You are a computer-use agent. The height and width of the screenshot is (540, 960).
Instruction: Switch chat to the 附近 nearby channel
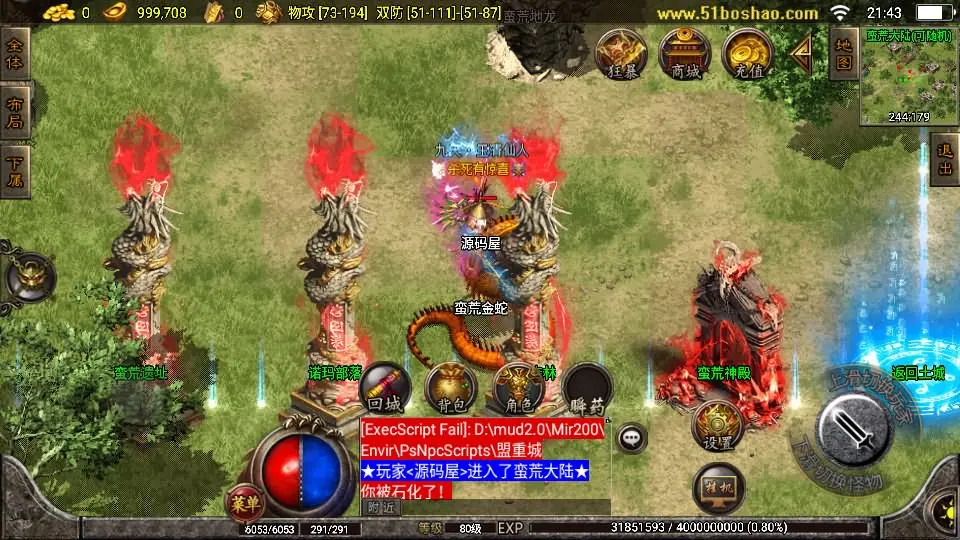[x=381, y=507]
